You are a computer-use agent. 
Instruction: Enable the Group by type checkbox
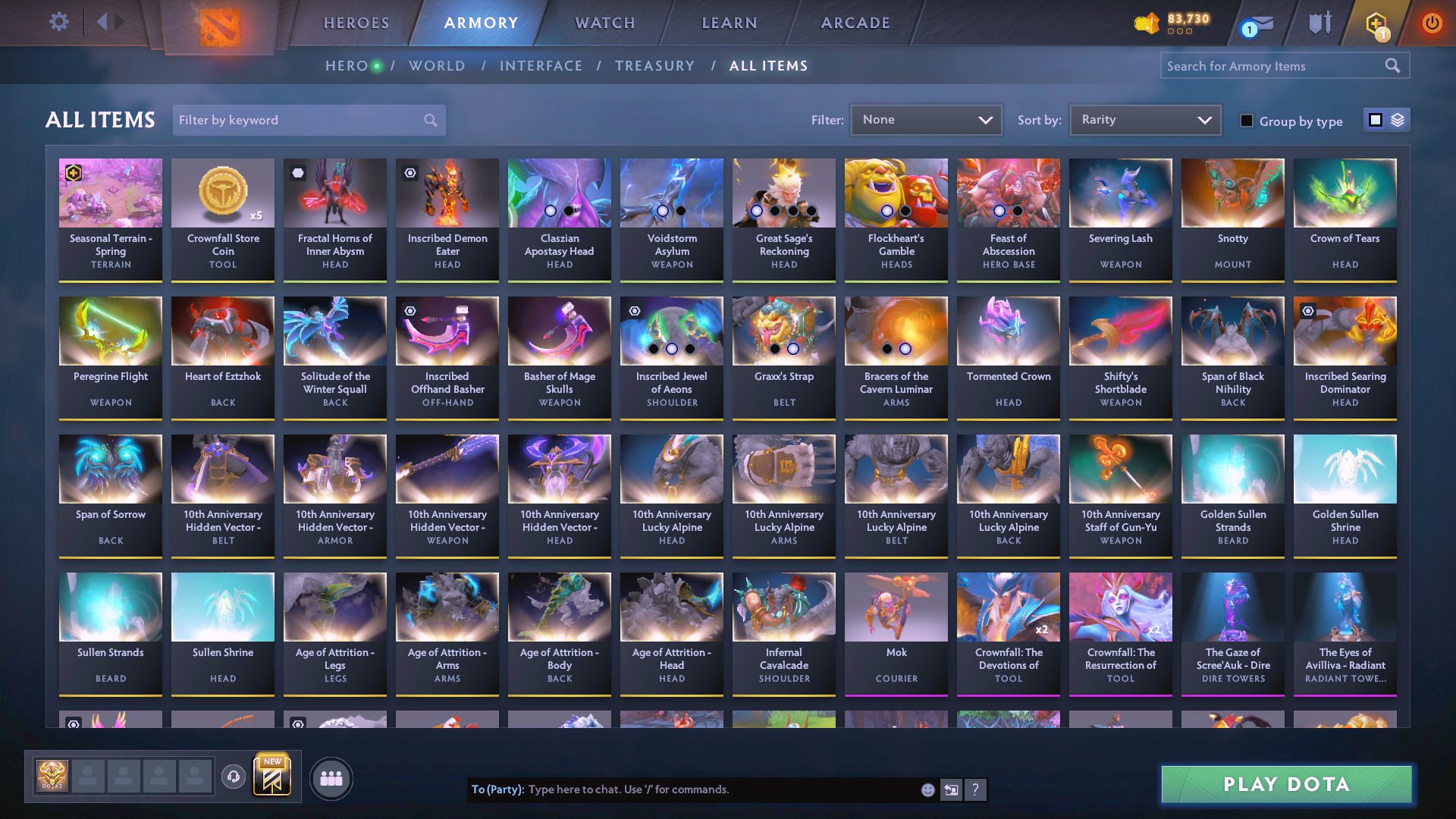[1247, 121]
